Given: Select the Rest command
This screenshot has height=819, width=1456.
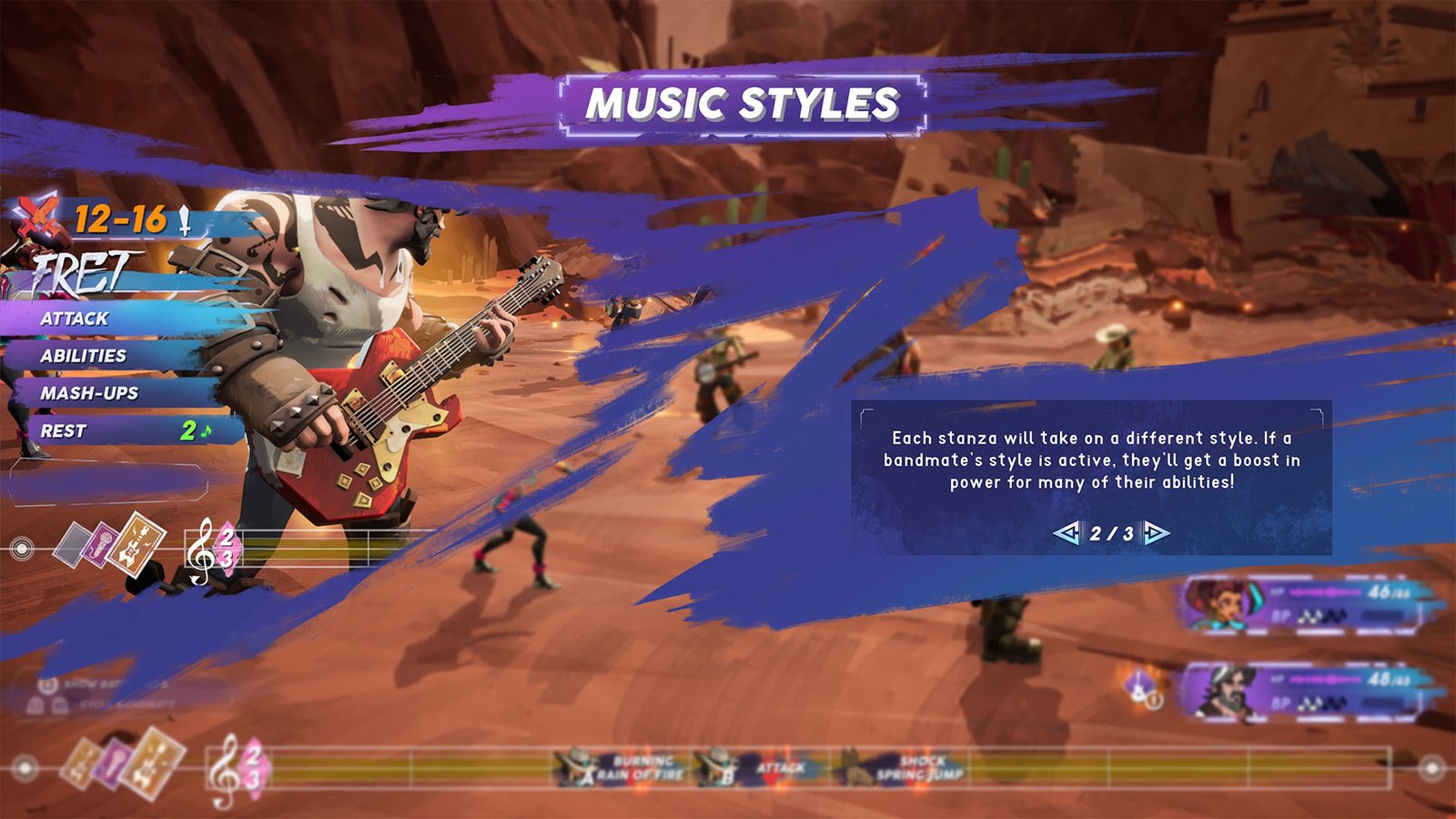Looking at the screenshot, I should point(64,431).
